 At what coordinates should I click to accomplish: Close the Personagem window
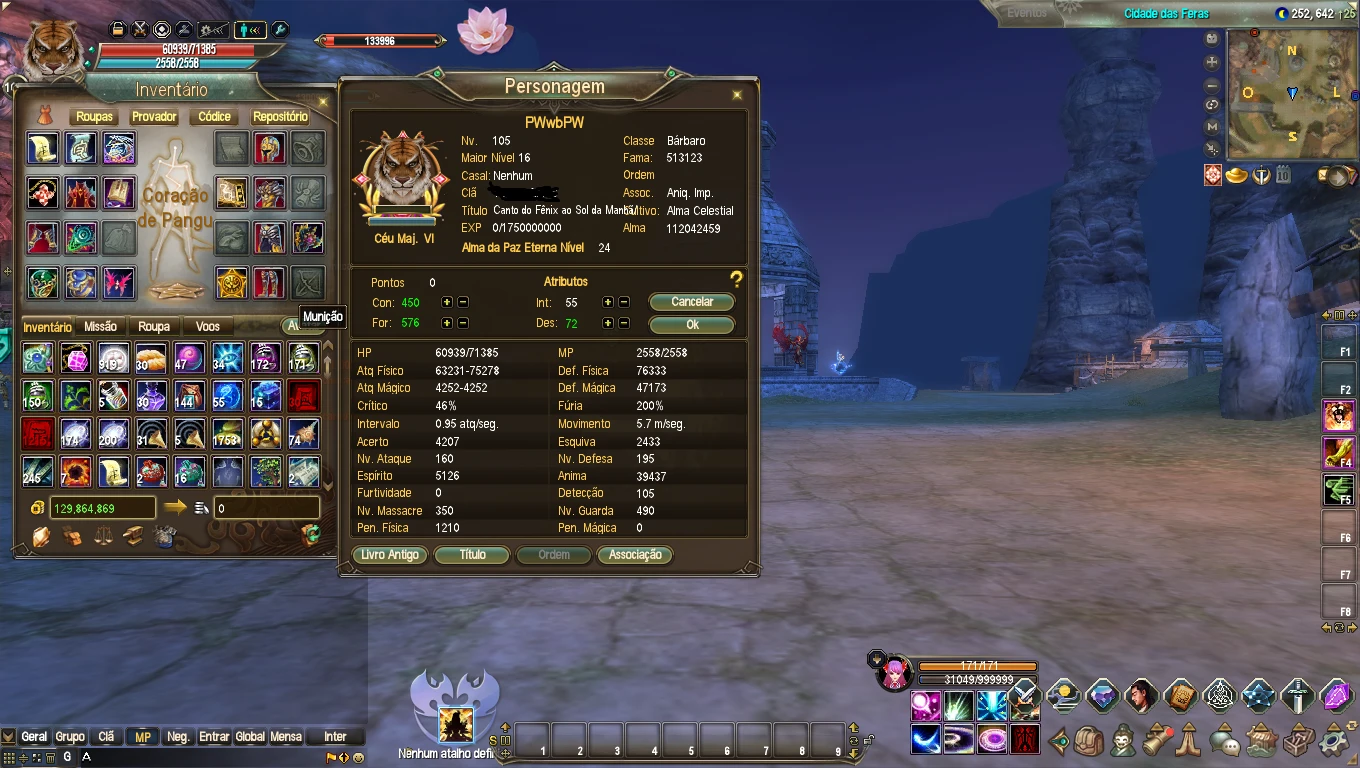click(x=737, y=95)
